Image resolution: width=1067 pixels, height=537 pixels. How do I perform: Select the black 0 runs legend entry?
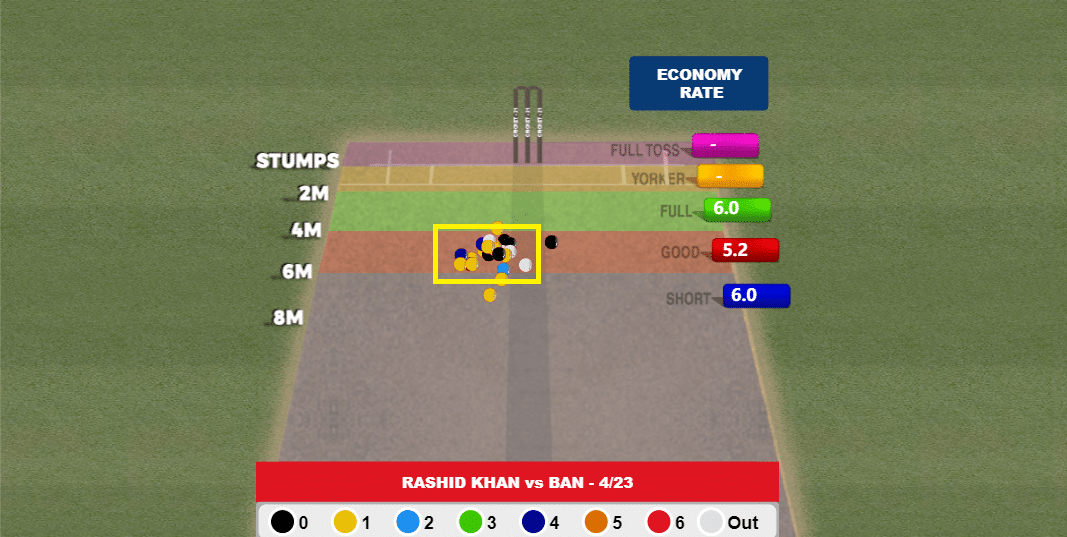click(x=283, y=522)
